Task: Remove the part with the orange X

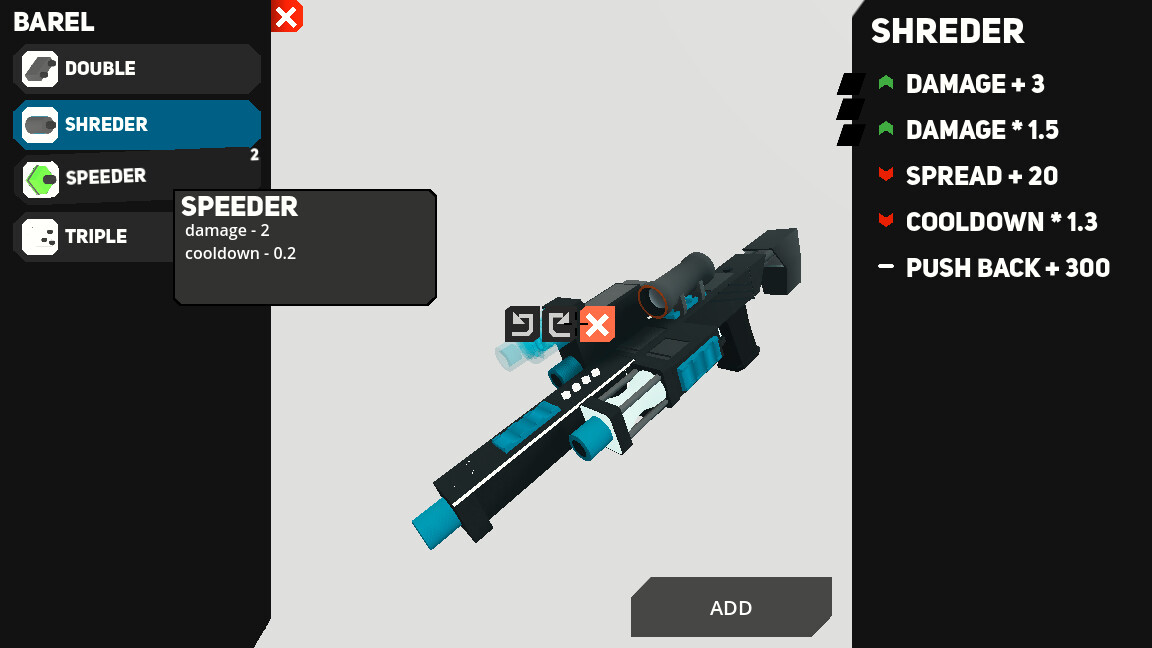Action: (x=597, y=324)
